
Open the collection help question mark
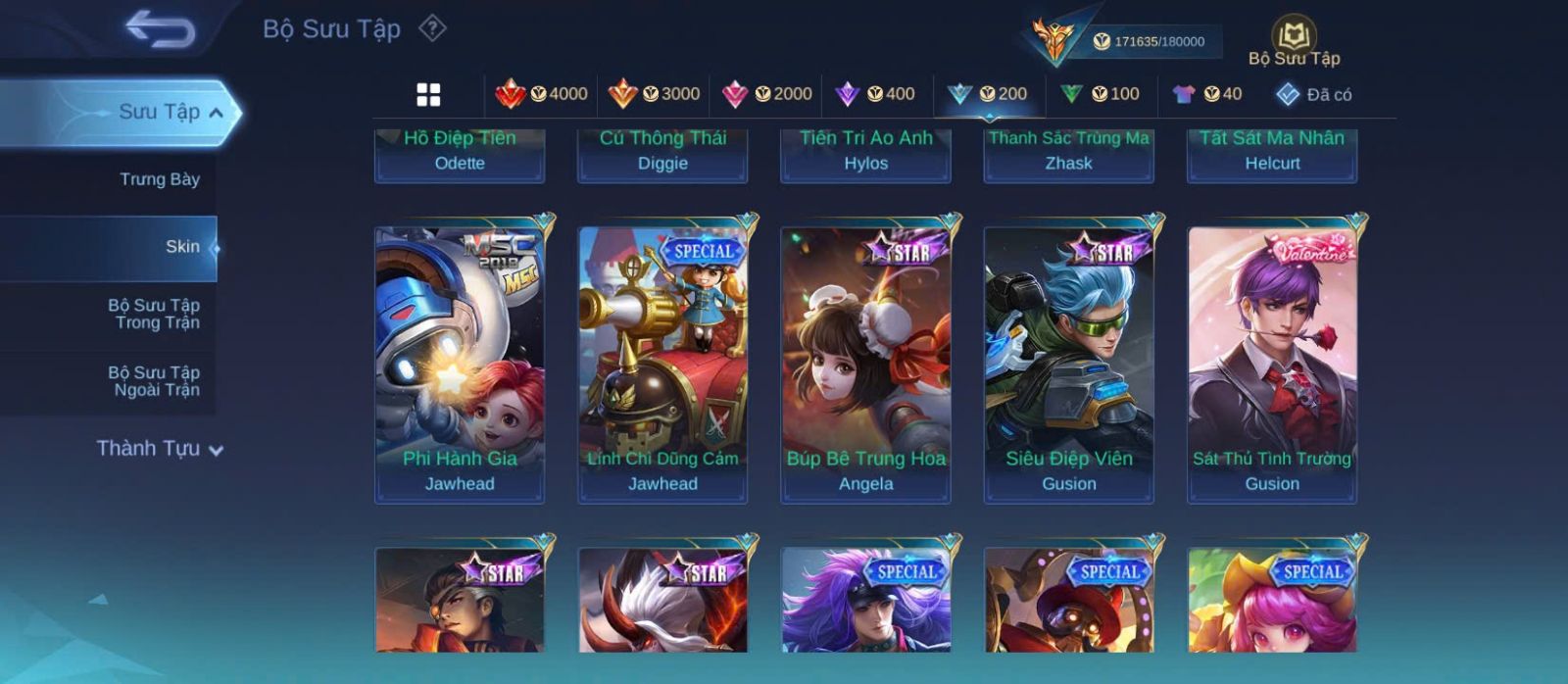point(432,28)
